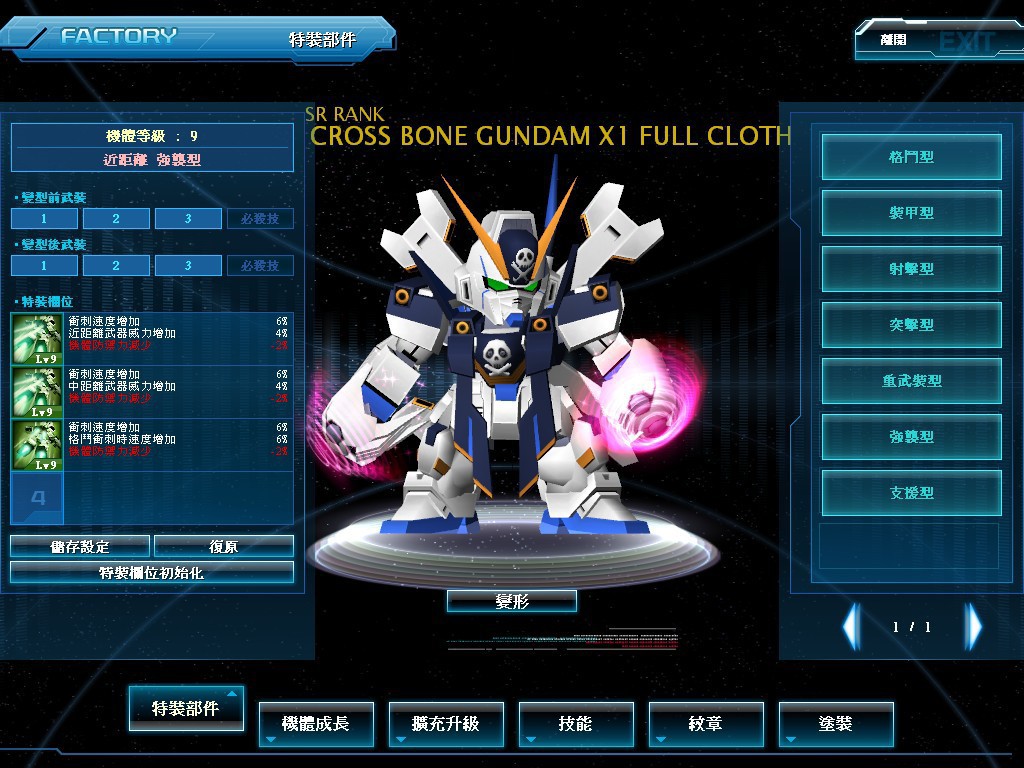The width and height of the screenshot is (1024, 768).
Task: Open the 技能 skills tab
Action: [576, 724]
